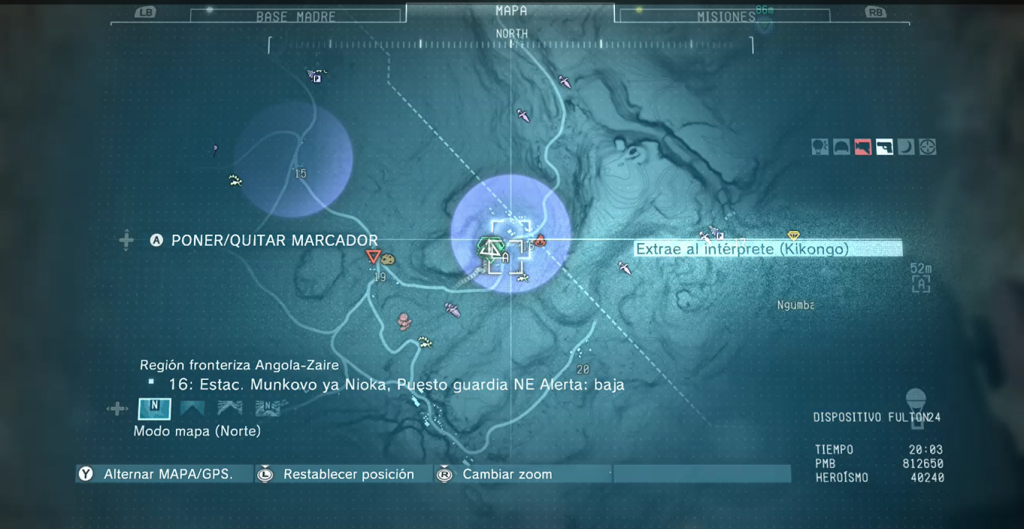Select the yellow diamond marker on the map
Viewport: 1024px width, 529px height.
click(794, 235)
